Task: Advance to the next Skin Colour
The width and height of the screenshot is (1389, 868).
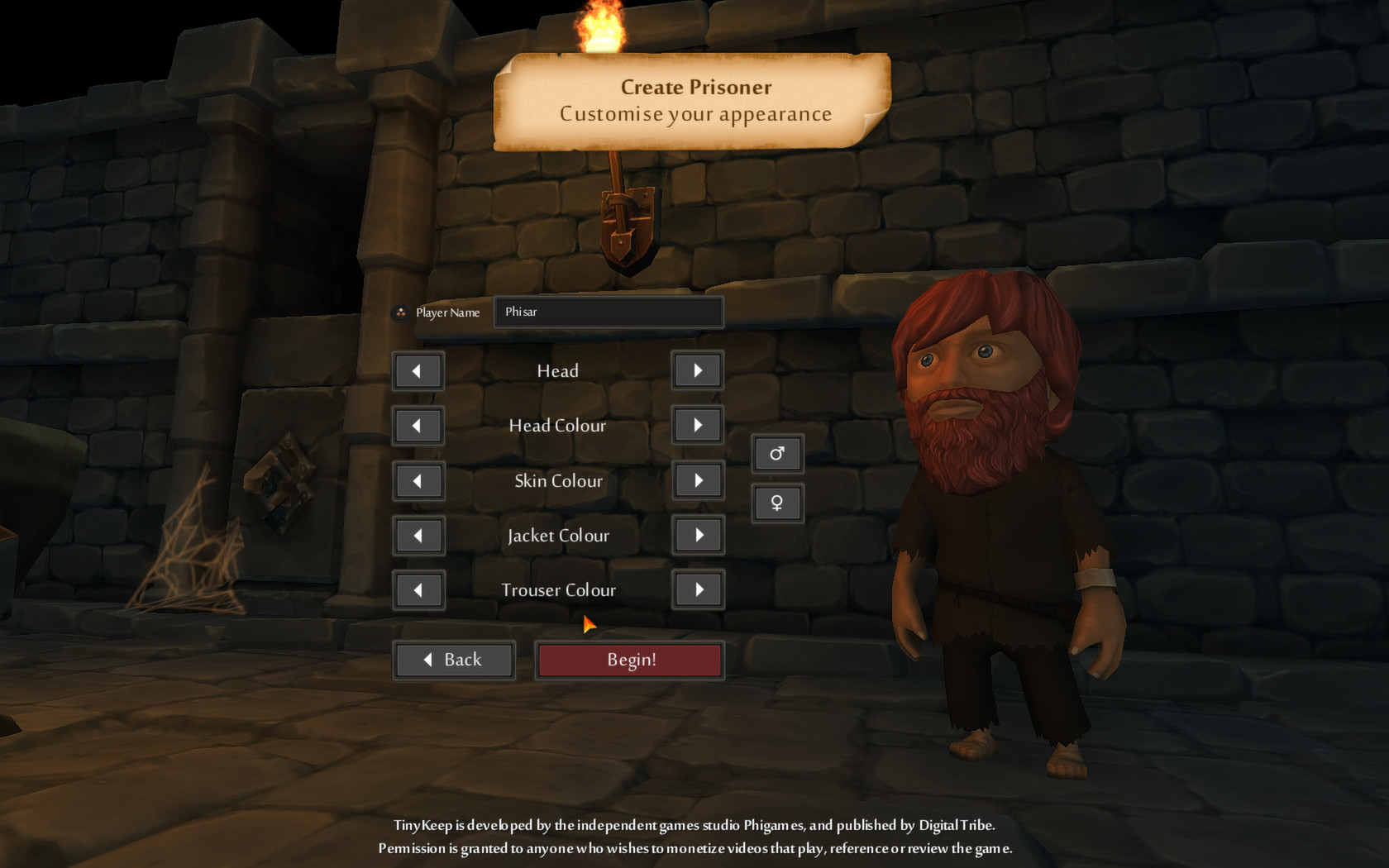Action: pyautogui.click(x=697, y=480)
